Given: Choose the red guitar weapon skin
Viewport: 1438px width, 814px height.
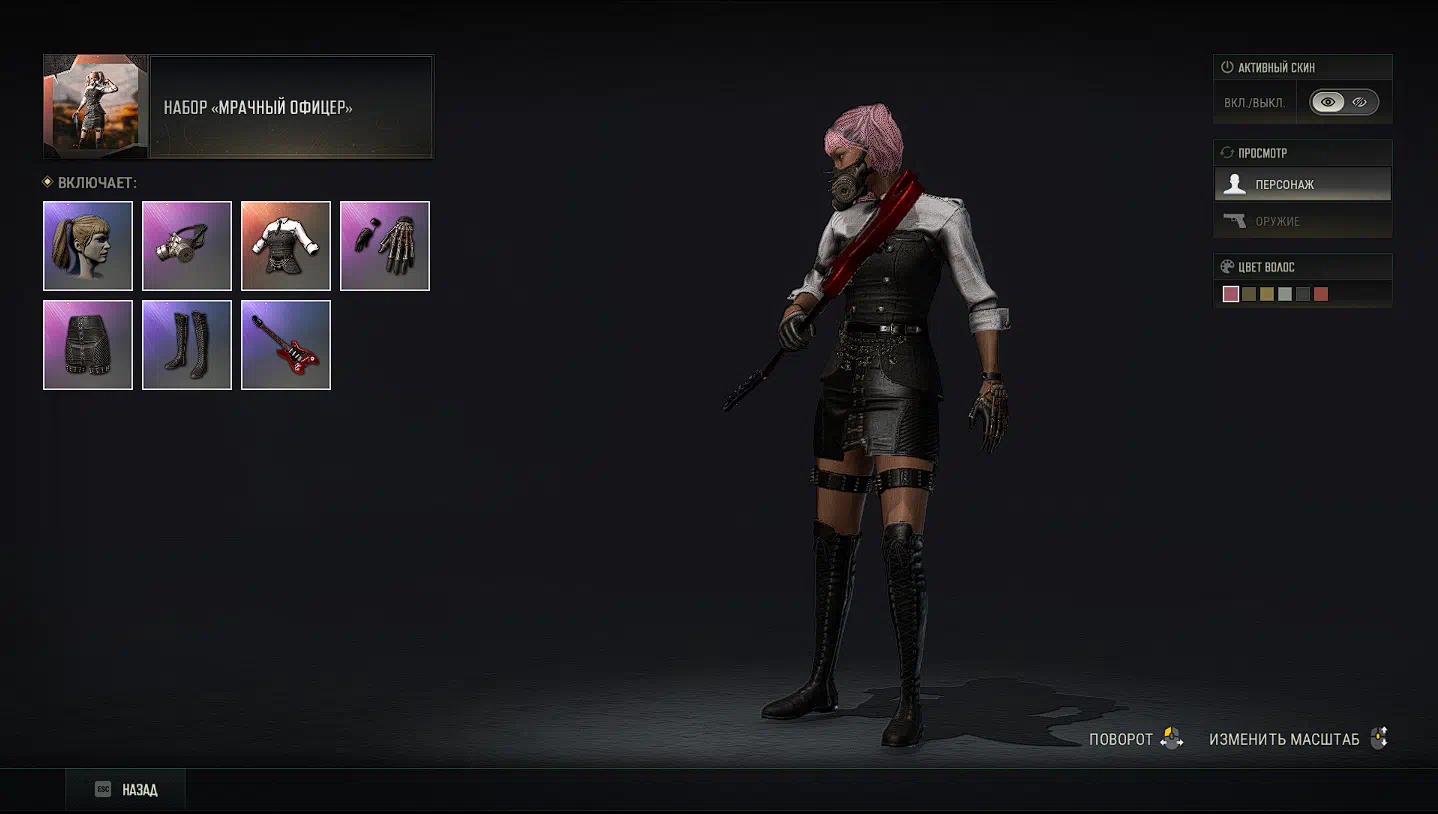Looking at the screenshot, I should 286,345.
